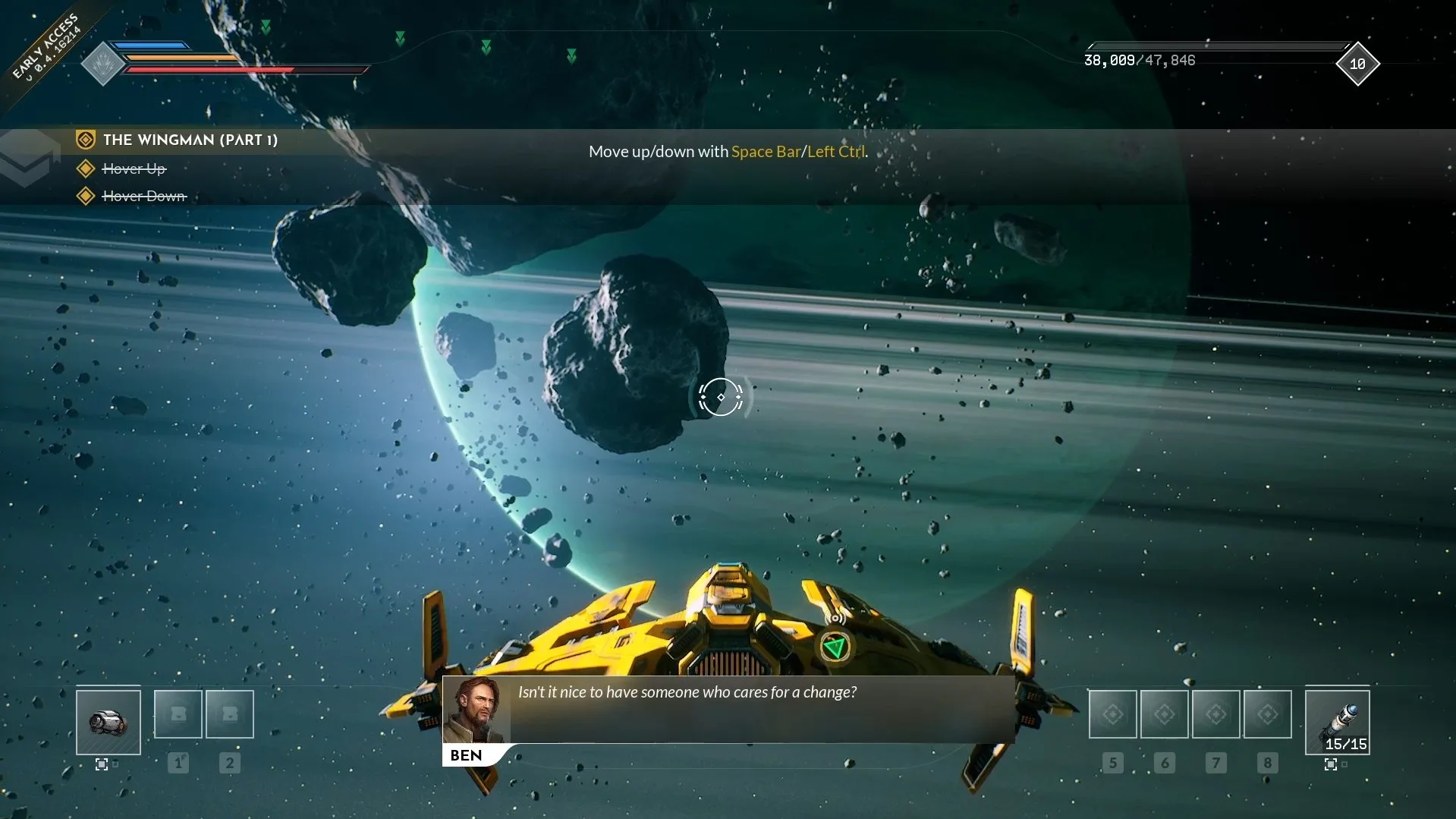This screenshot has width=1456, height=819.
Task: Click the level 10 diamond badge
Action: tap(1357, 65)
